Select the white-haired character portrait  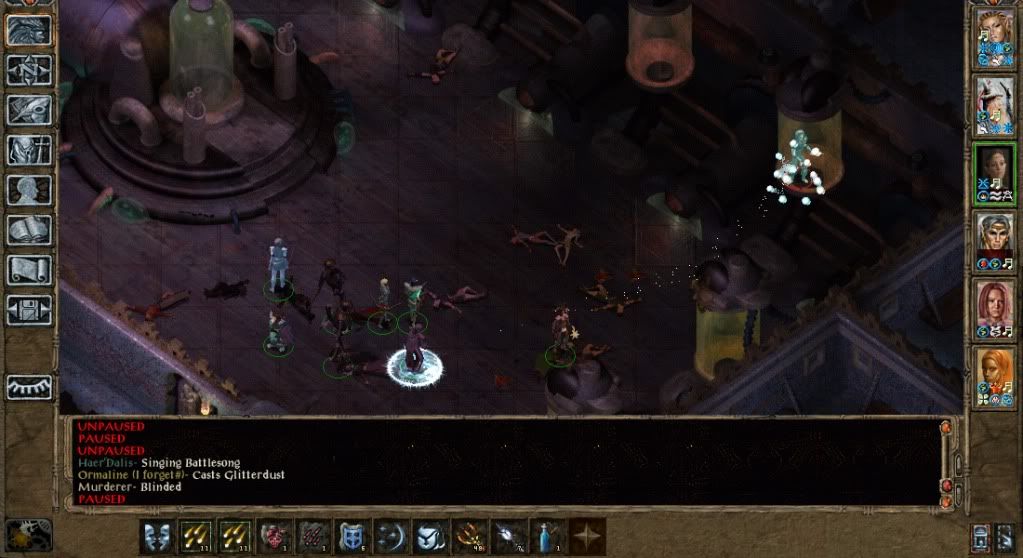pos(995,104)
